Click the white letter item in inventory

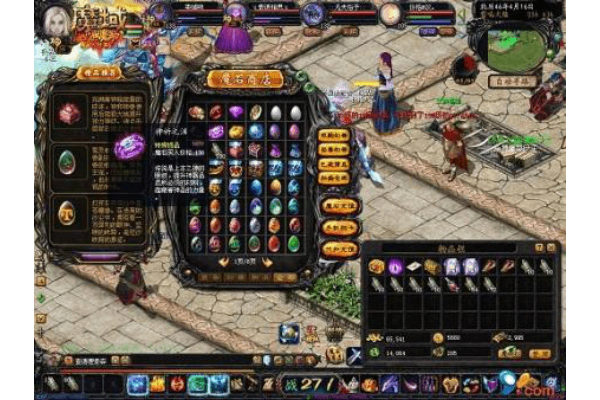413,266
